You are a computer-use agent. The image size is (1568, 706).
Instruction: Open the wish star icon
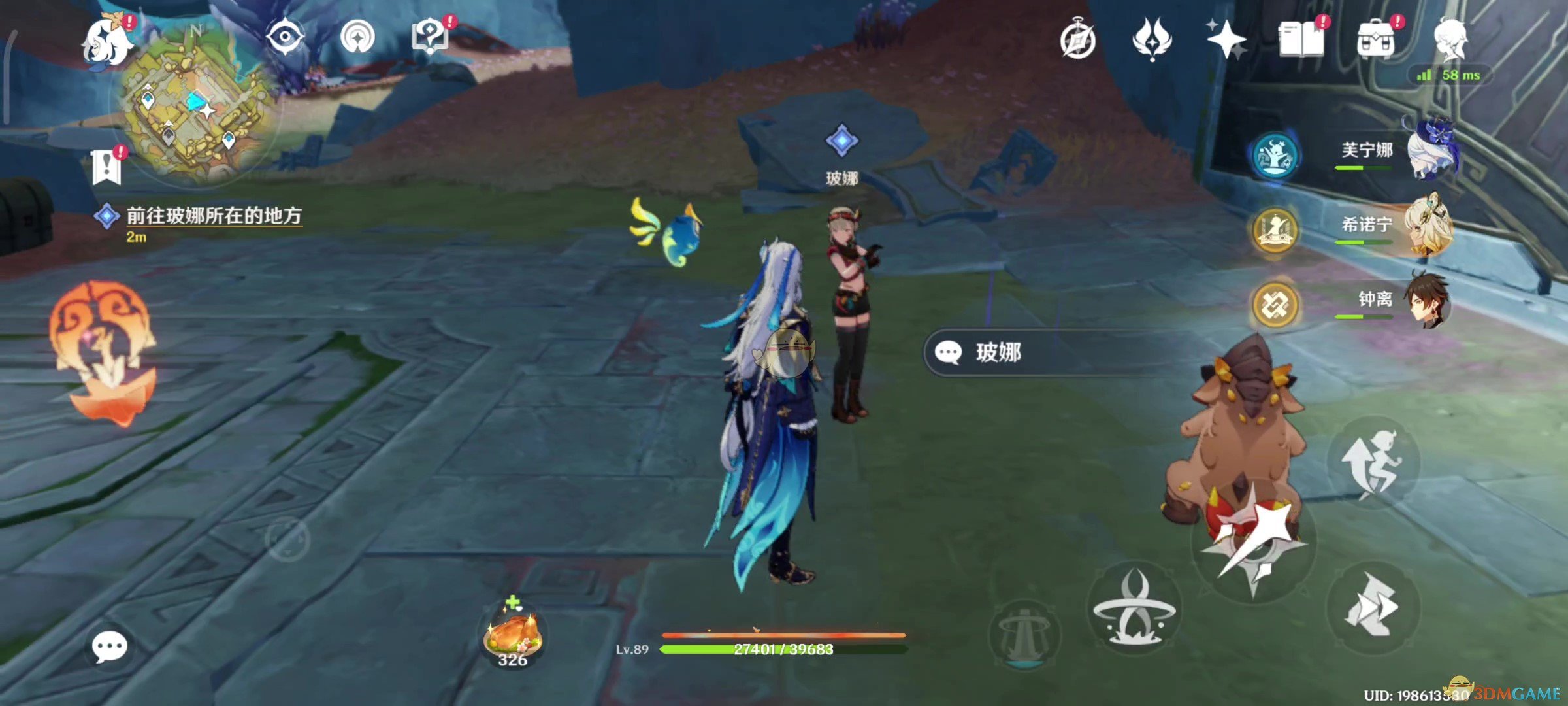(1226, 39)
